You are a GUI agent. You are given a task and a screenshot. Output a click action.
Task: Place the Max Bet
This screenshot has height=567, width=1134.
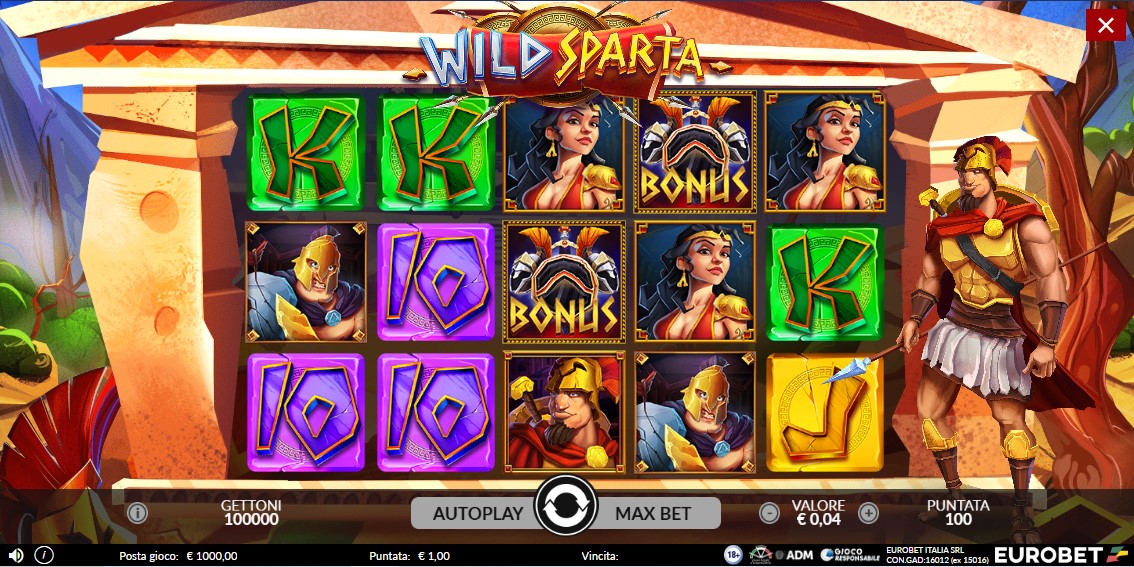point(654,513)
